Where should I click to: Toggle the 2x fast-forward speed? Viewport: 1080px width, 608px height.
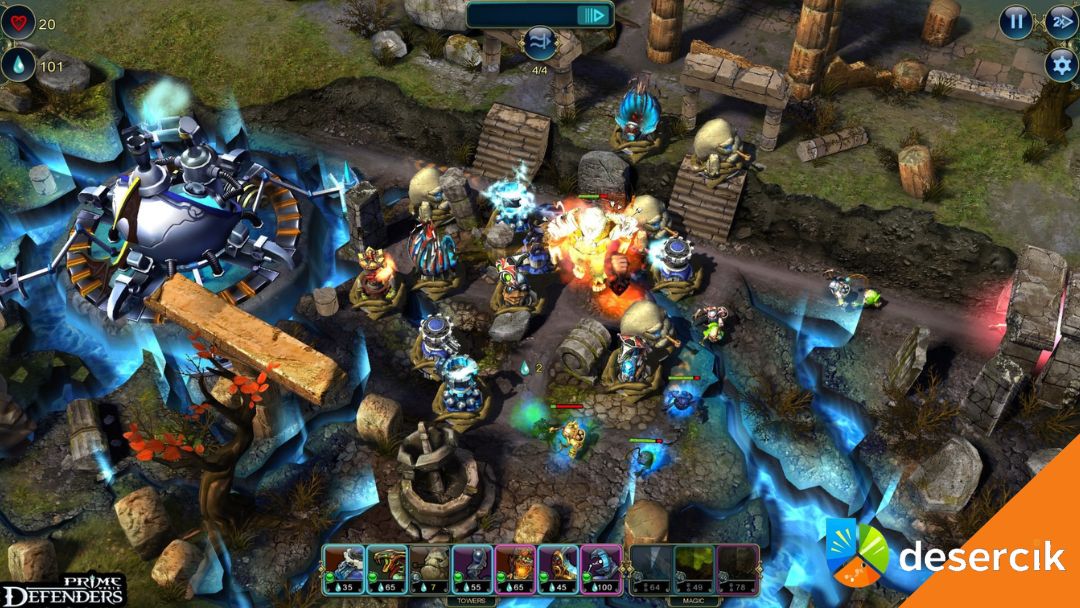pyautogui.click(x=1061, y=21)
